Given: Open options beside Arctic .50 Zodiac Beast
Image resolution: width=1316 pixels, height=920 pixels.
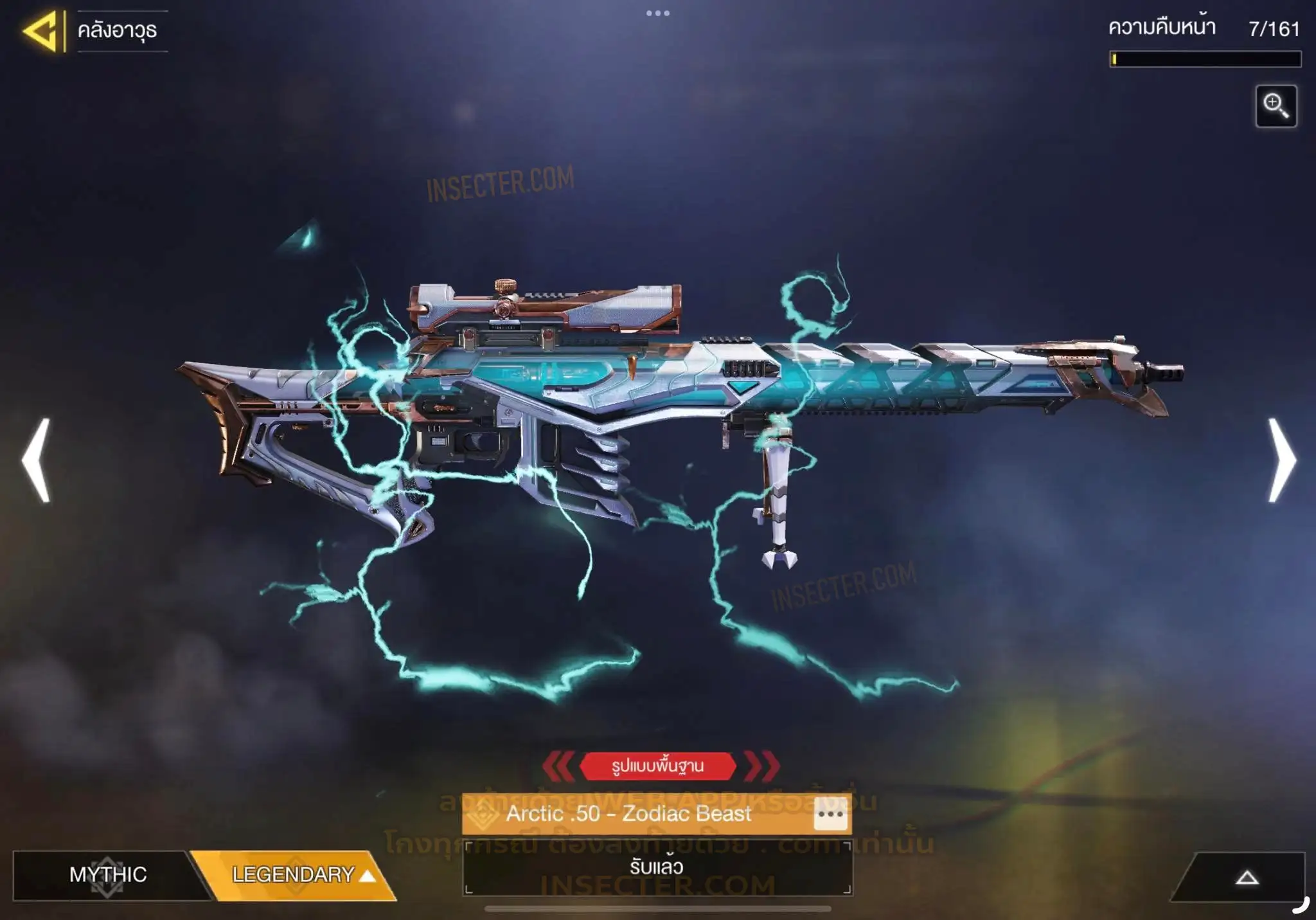Looking at the screenshot, I should pyautogui.click(x=830, y=814).
